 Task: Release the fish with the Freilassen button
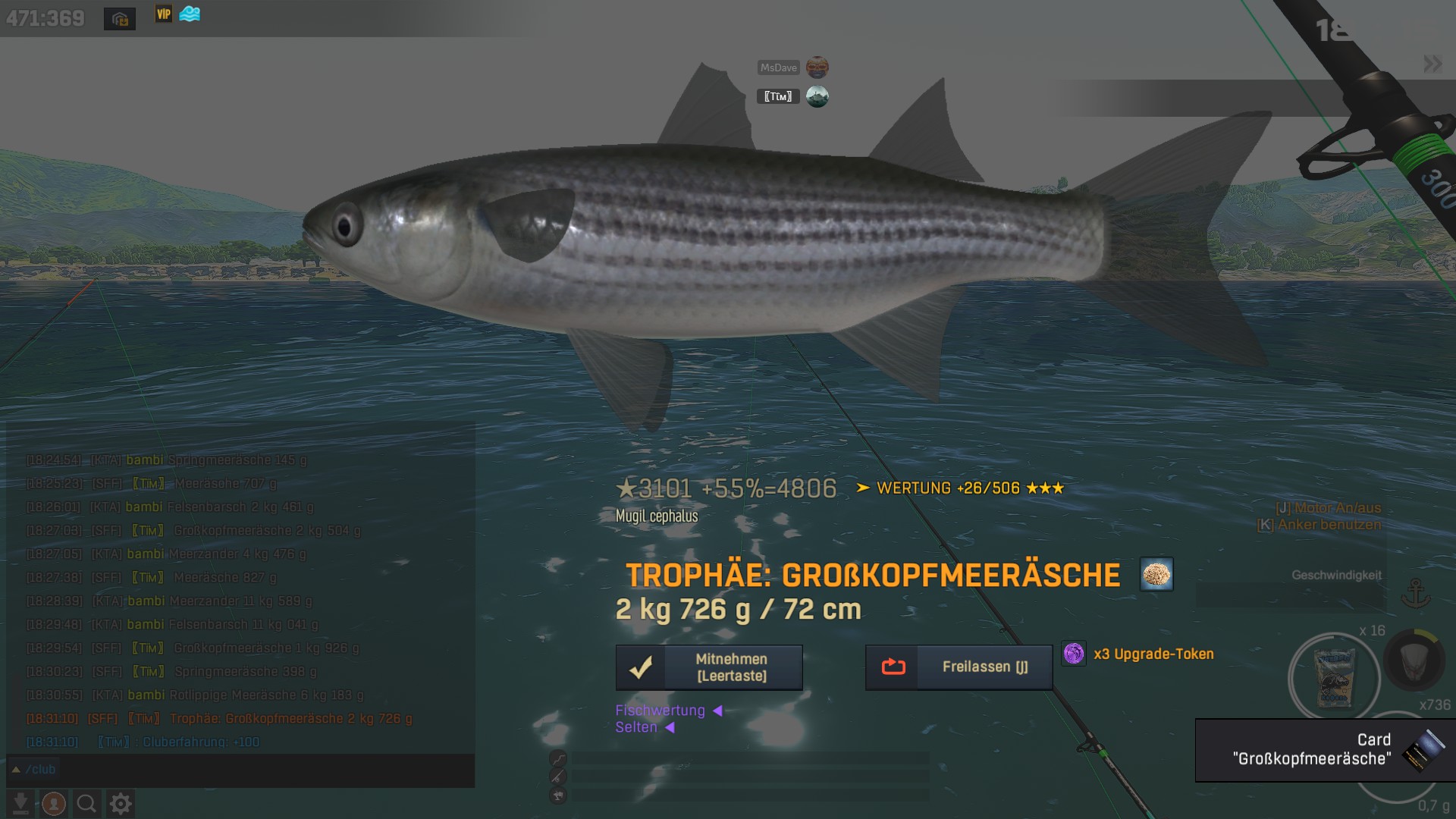[x=959, y=667]
